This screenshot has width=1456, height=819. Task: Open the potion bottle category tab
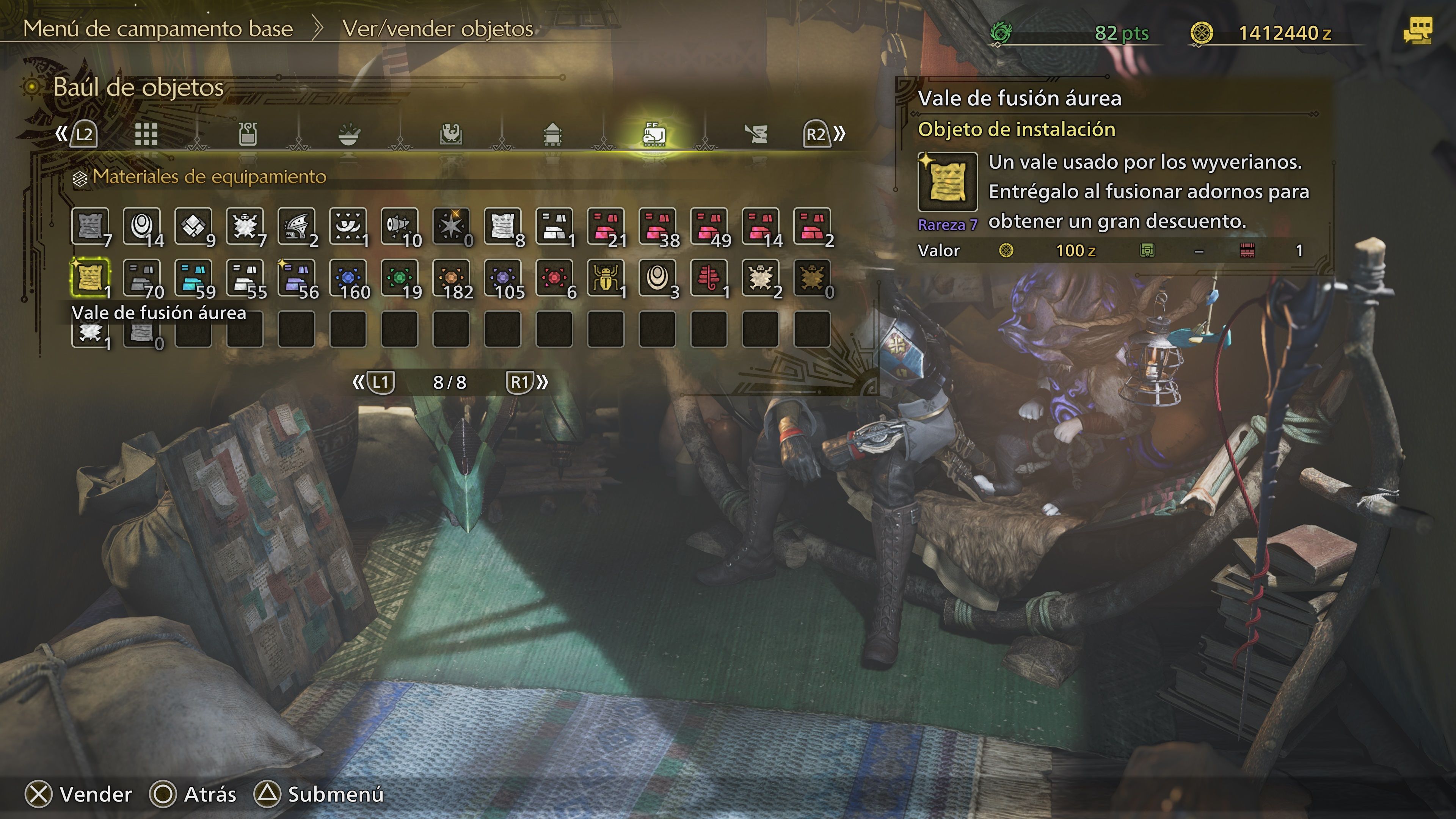(x=248, y=134)
